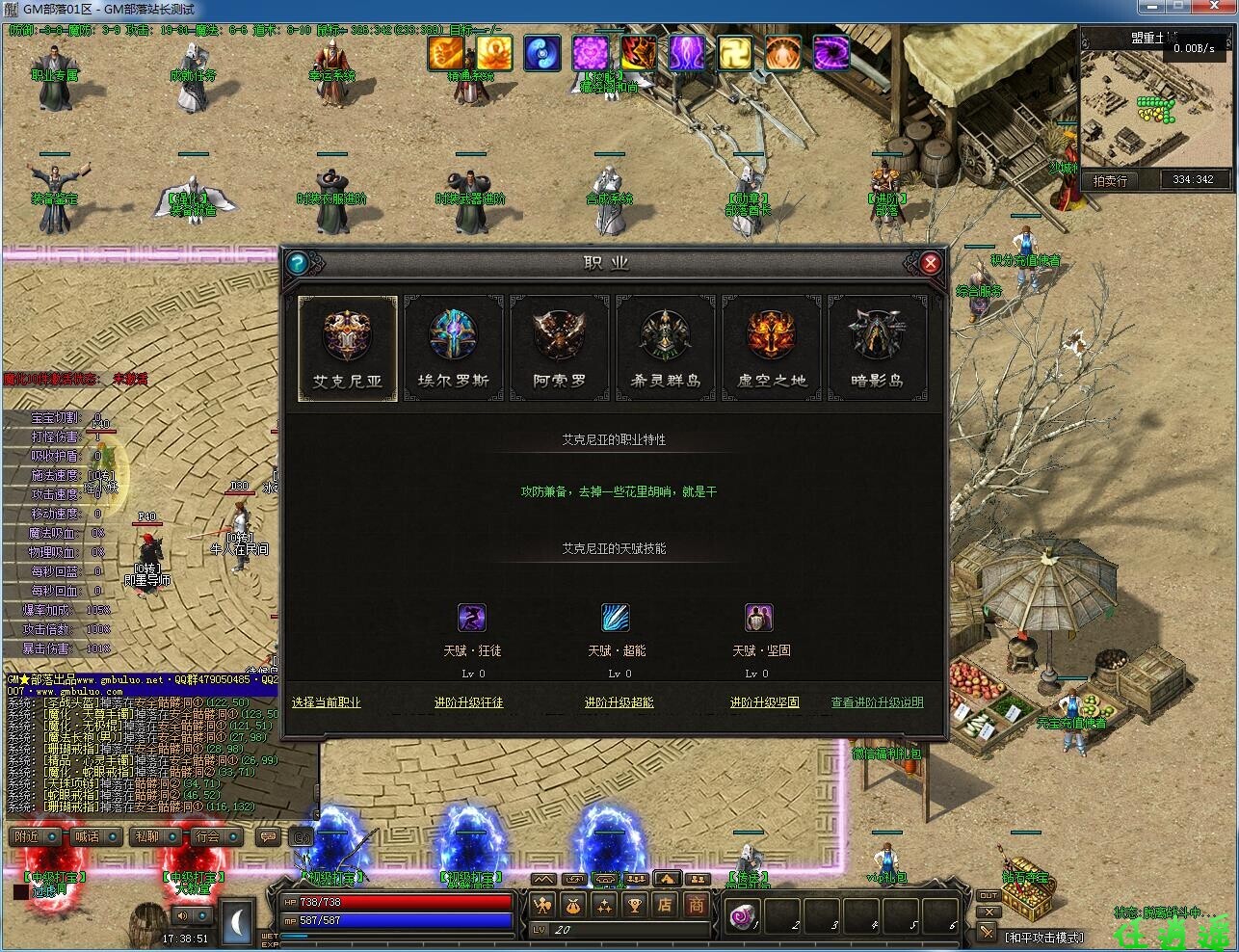Click the 选择当前职业 link
Viewport: 1239px width, 952px height.
tap(326, 702)
